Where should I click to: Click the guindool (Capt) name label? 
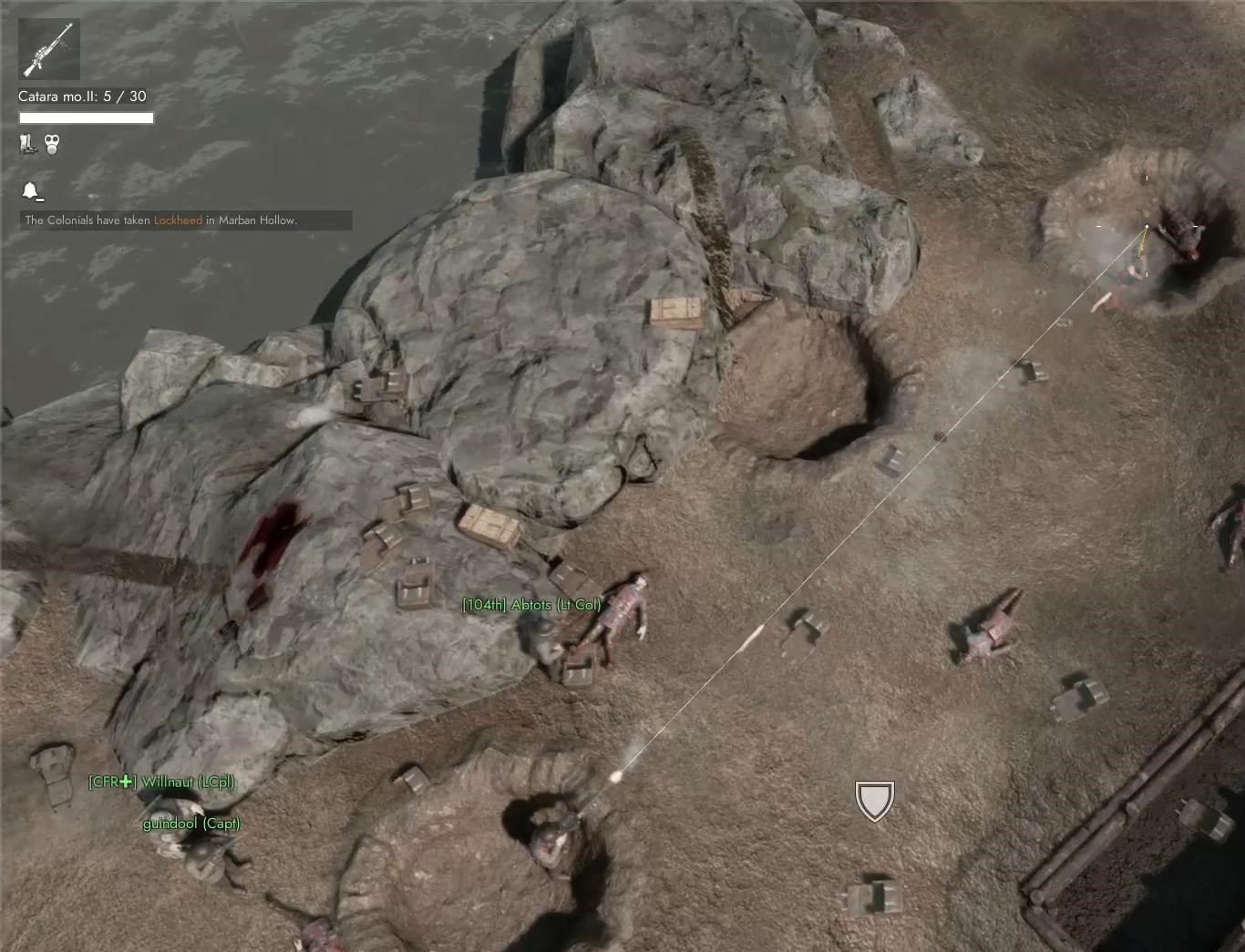pyautogui.click(x=191, y=823)
